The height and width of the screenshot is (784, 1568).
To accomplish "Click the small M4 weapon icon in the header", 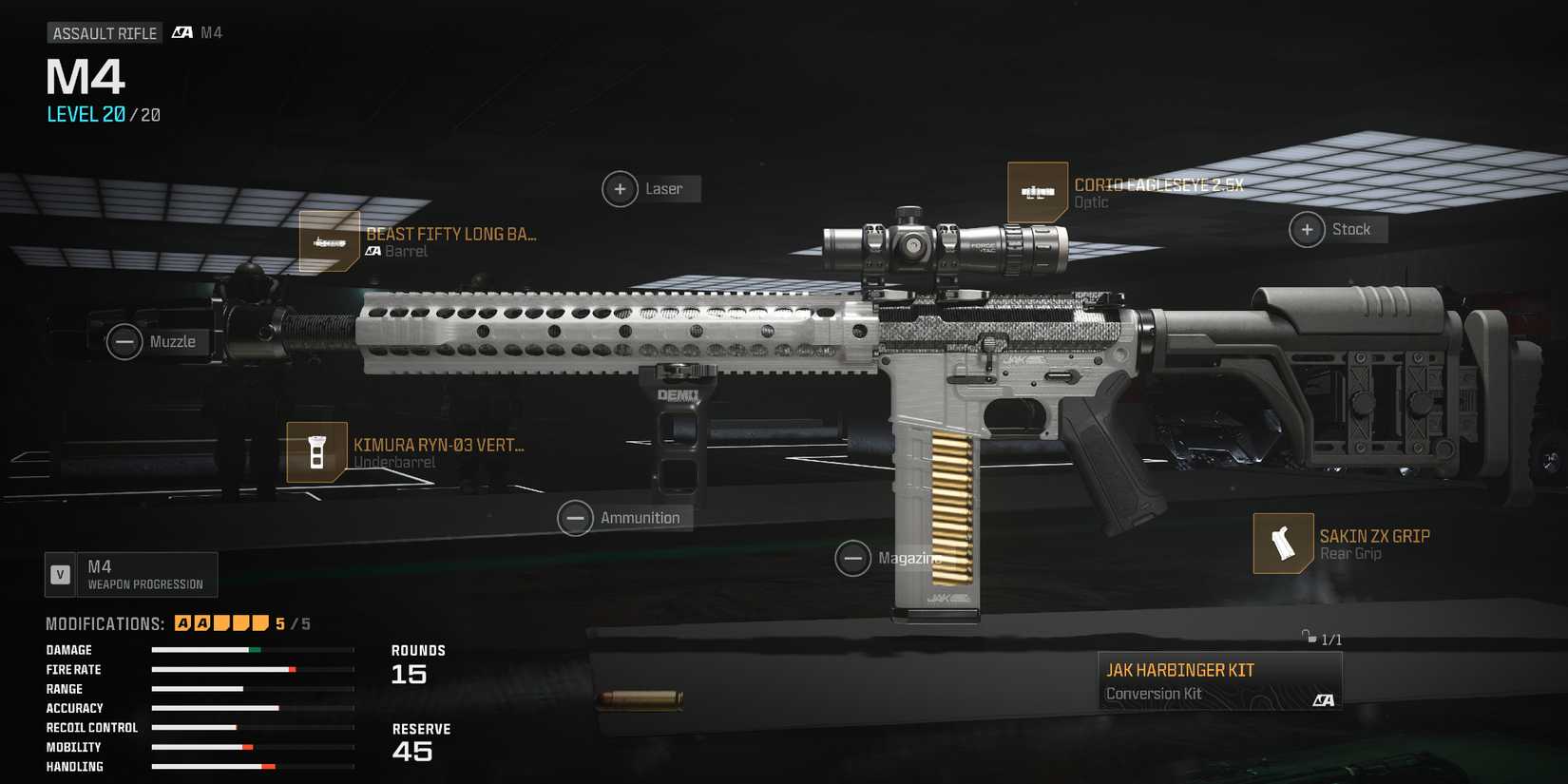I will click(x=181, y=31).
